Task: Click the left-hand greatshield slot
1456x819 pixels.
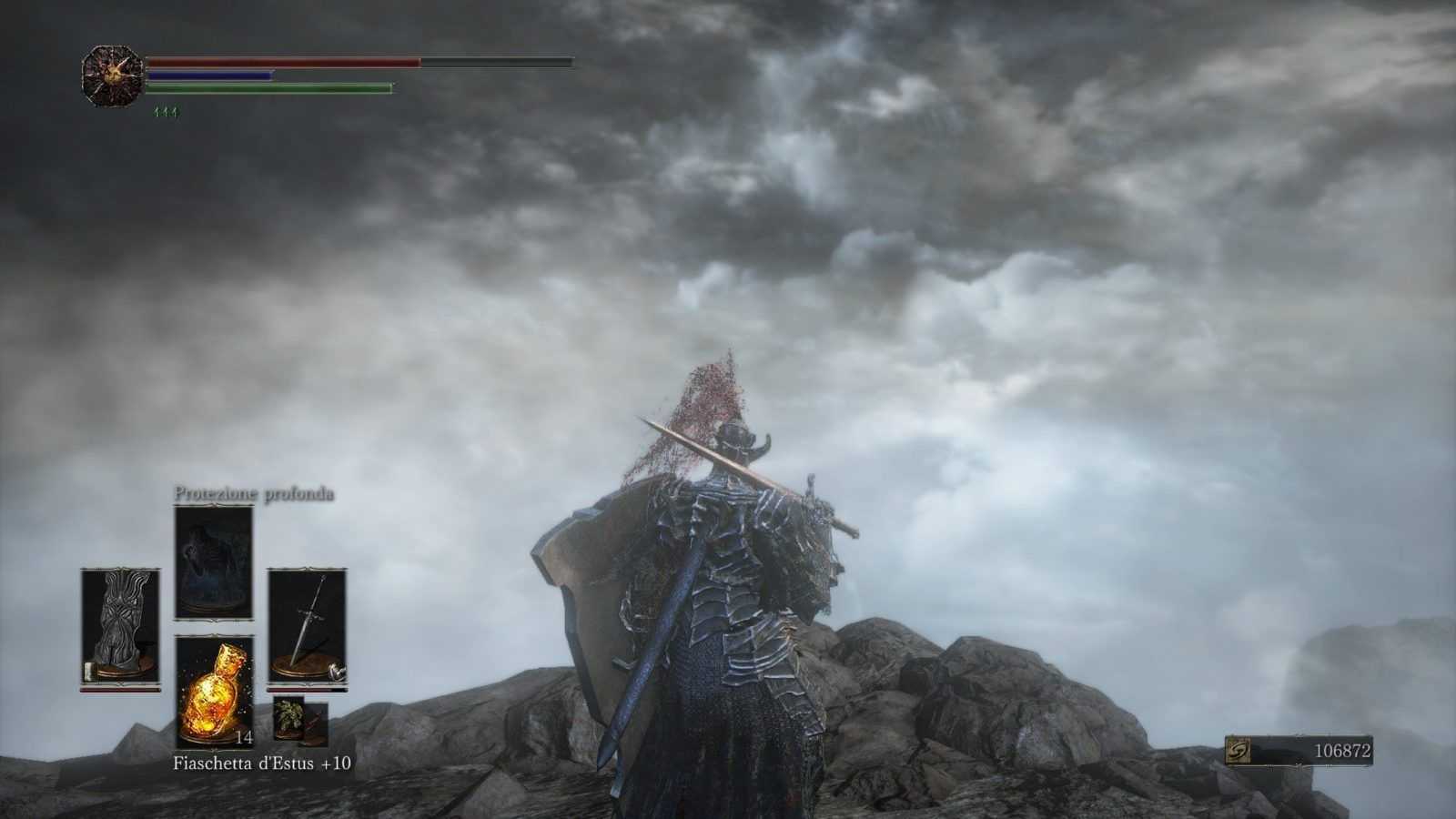Action: coord(120,625)
